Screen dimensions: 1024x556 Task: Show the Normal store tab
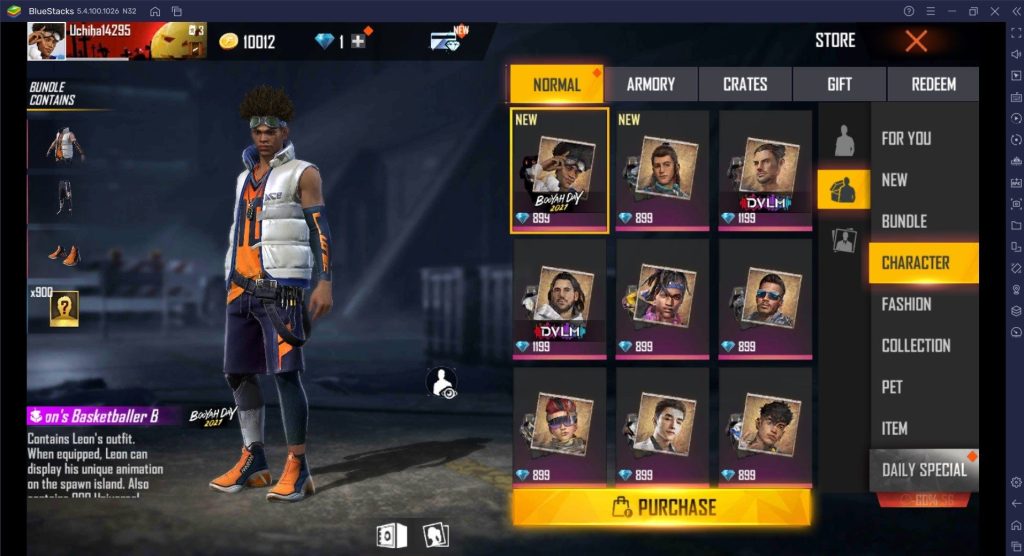(x=557, y=85)
